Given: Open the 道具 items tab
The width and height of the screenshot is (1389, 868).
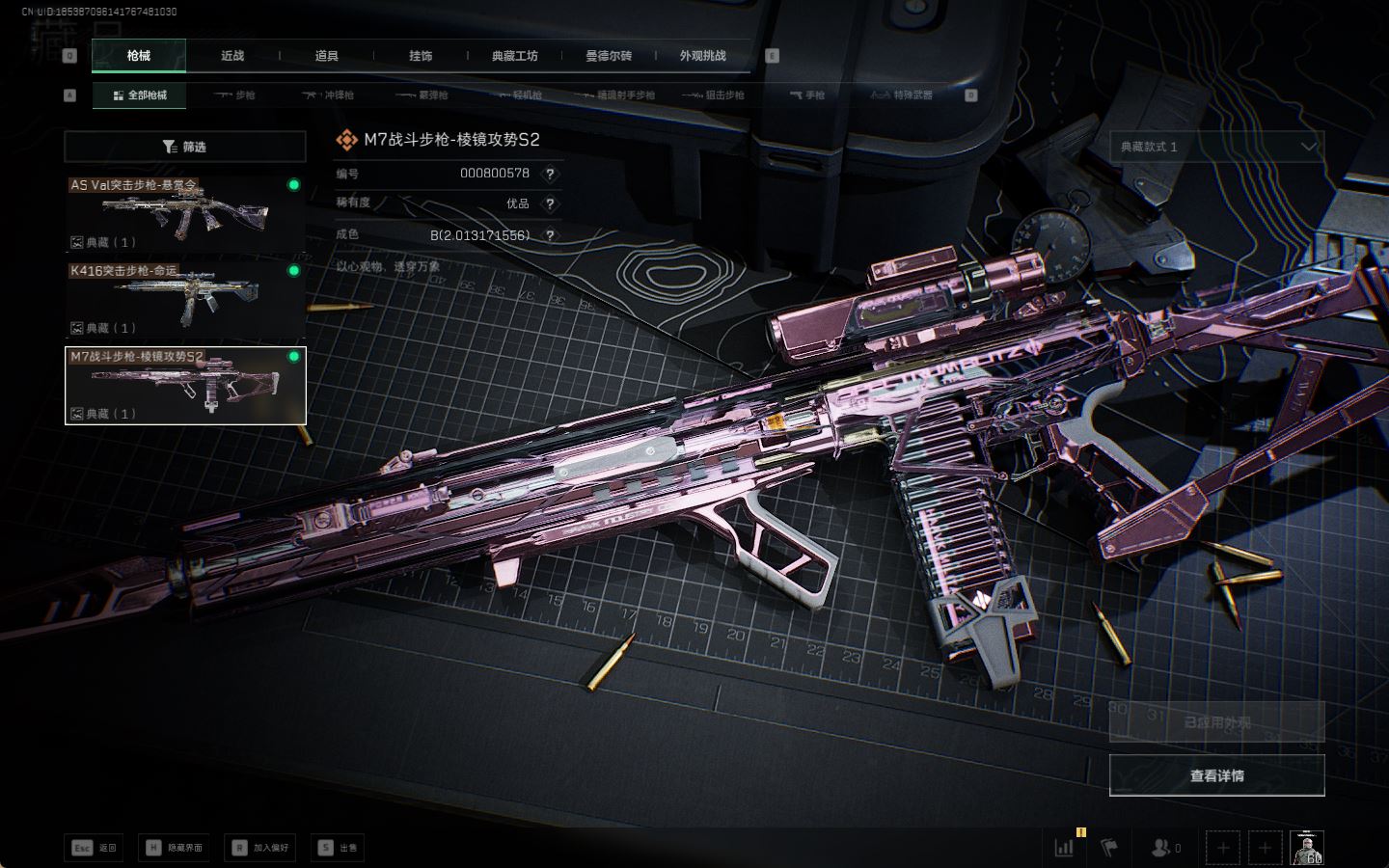Looking at the screenshot, I should tap(326, 56).
